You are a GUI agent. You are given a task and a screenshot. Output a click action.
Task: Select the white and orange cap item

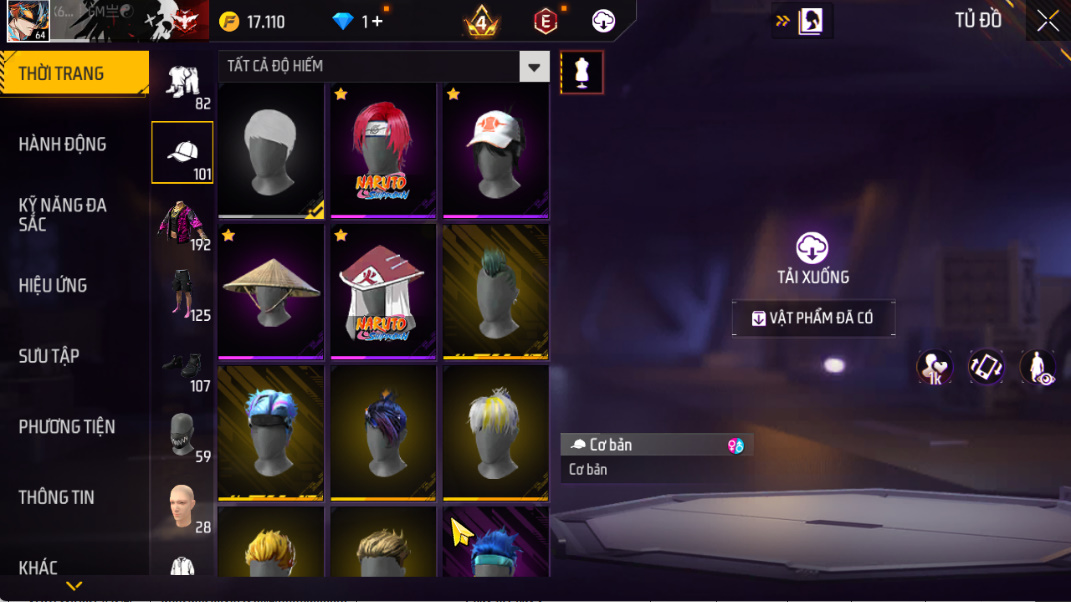pyautogui.click(x=496, y=150)
